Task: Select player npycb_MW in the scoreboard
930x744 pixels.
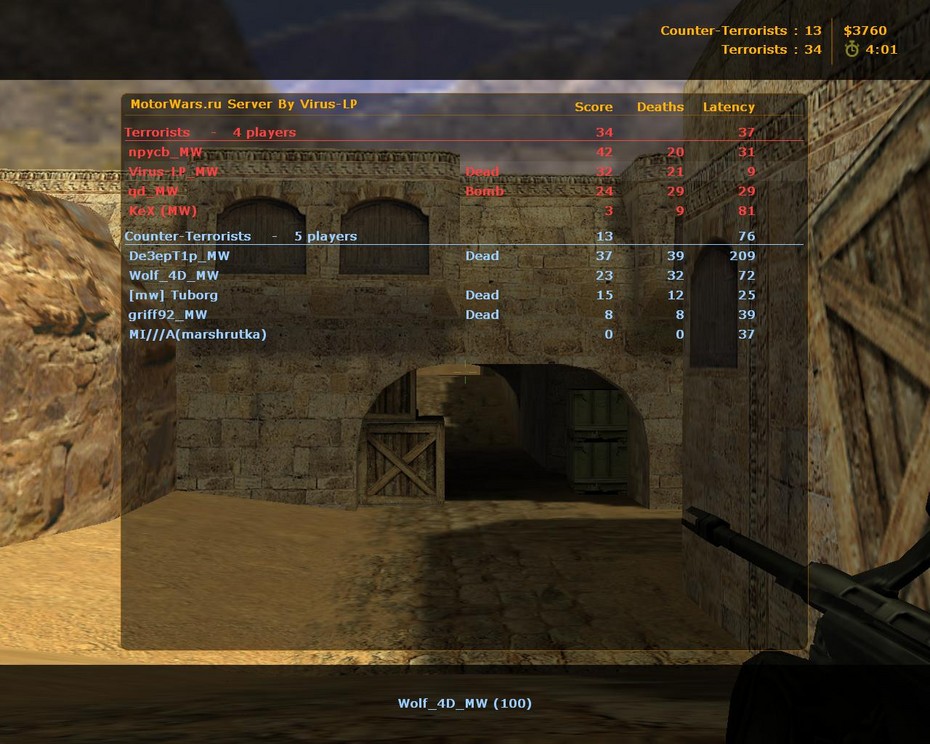Action: coord(166,152)
